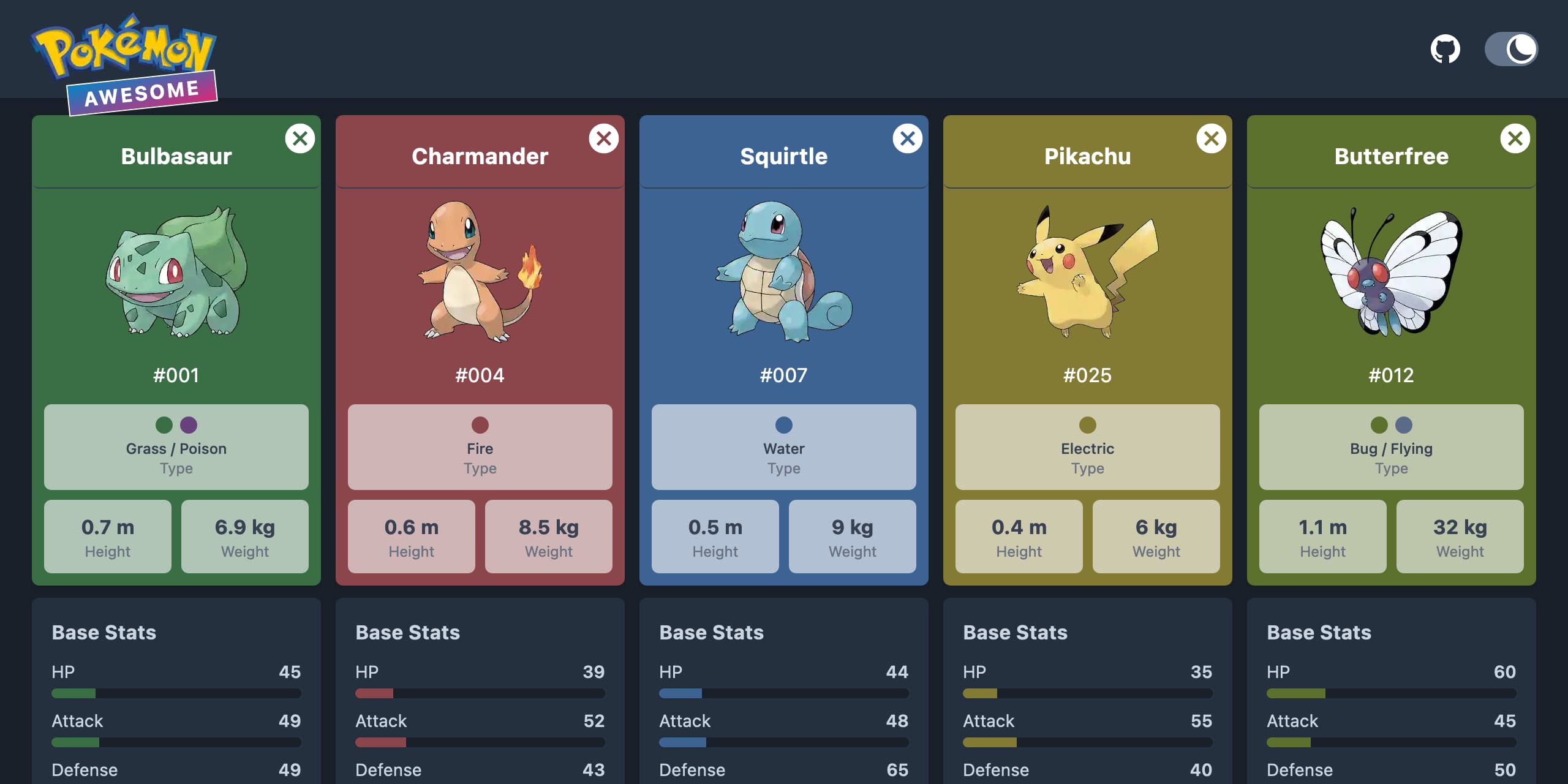Dismiss the Butterfree card
1568x784 pixels.
point(1515,138)
